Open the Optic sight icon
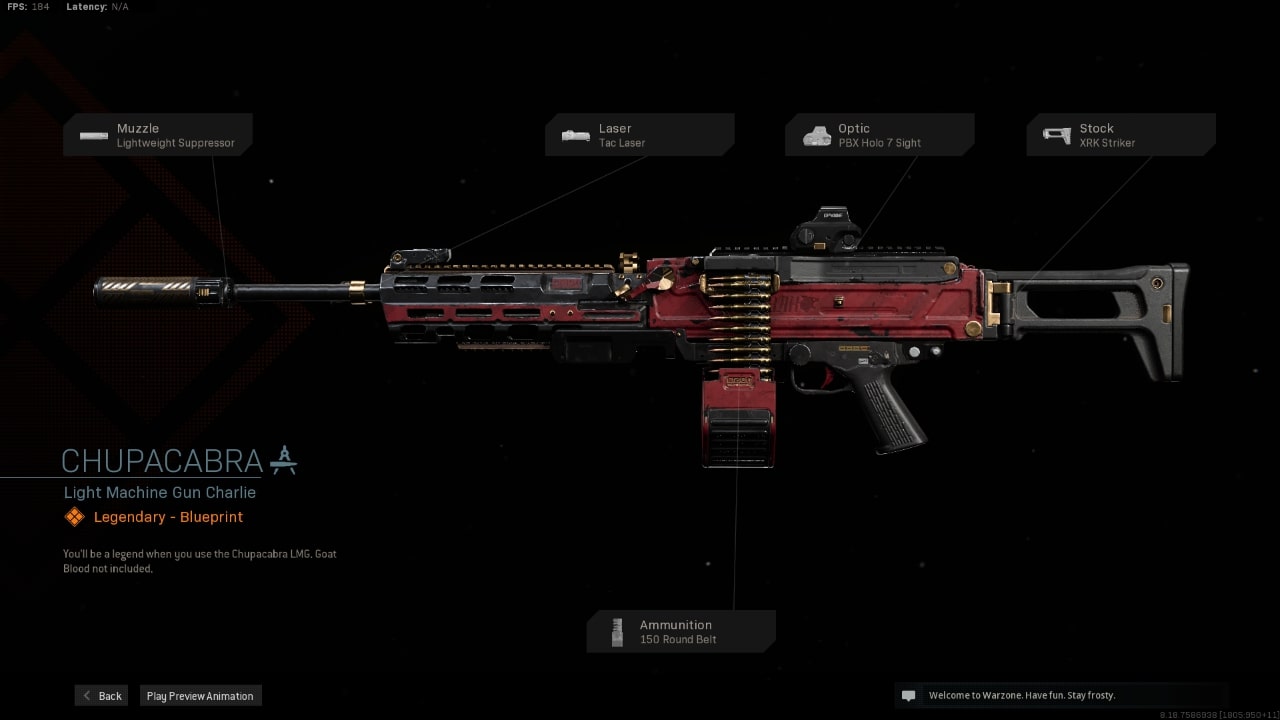Viewport: 1280px width, 720px height. (x=817, y=134)
